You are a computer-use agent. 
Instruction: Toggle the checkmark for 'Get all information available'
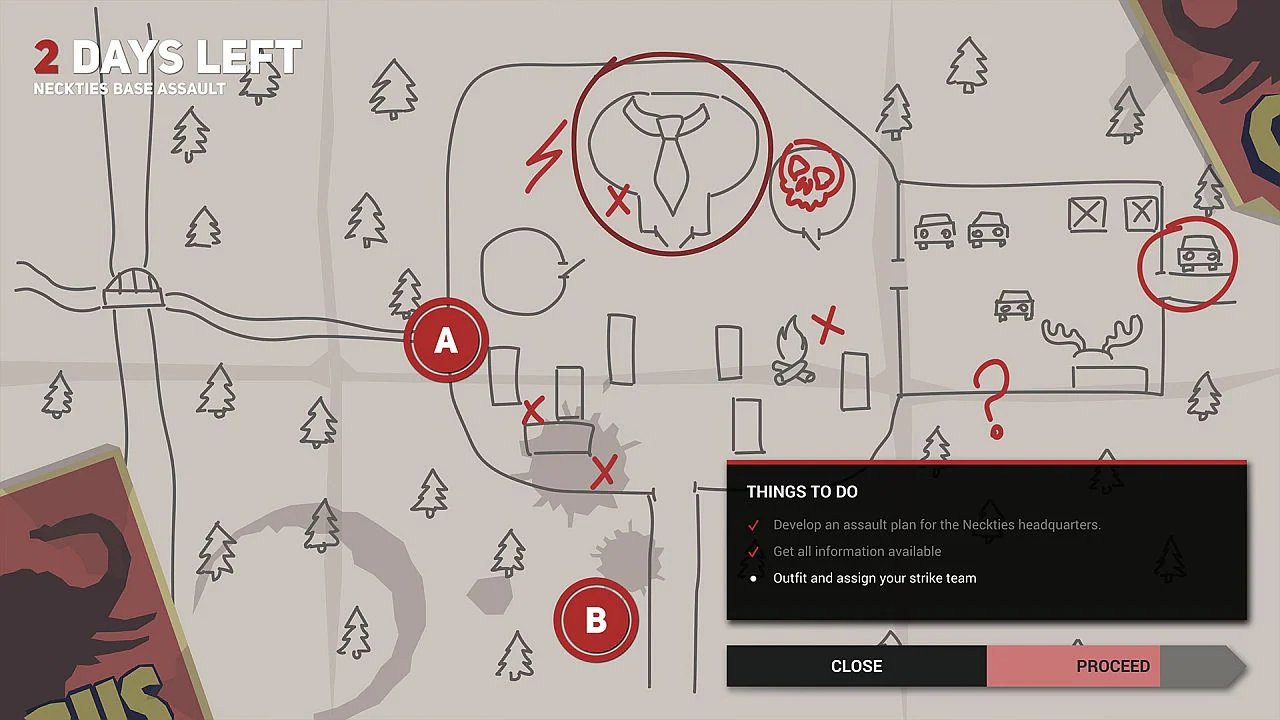click(753, 551)
